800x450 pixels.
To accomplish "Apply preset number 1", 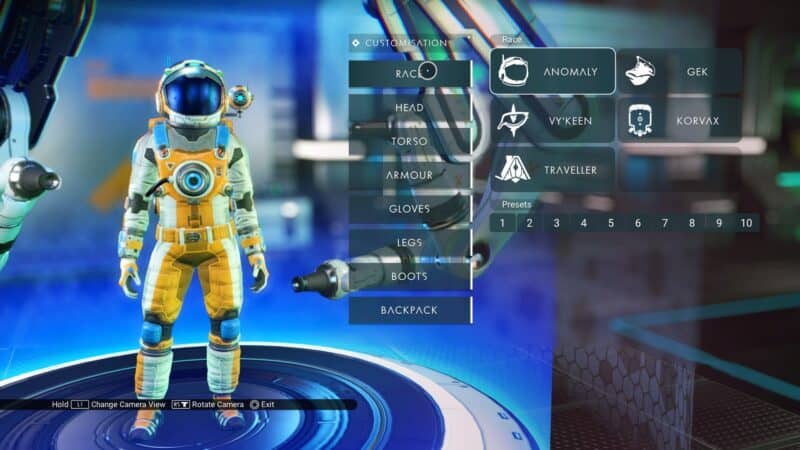I will (503, 223).
